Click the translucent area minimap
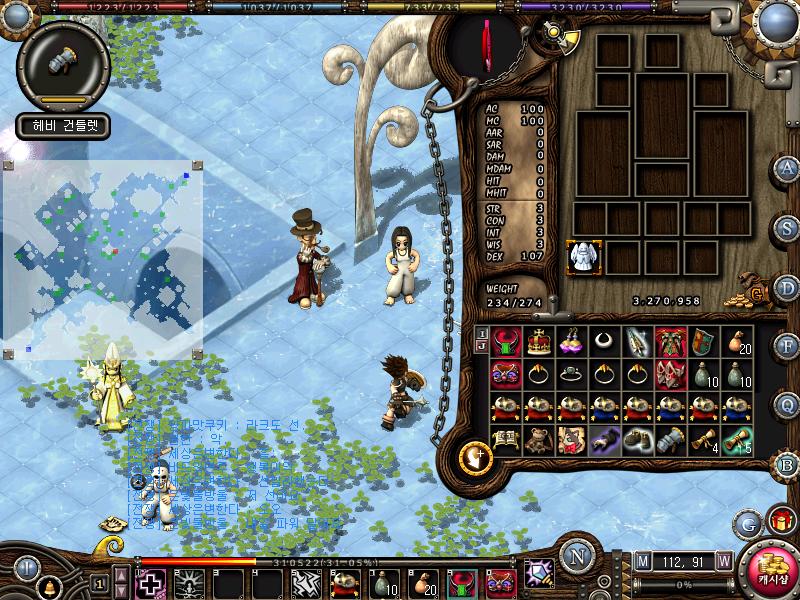 point(103,260)
